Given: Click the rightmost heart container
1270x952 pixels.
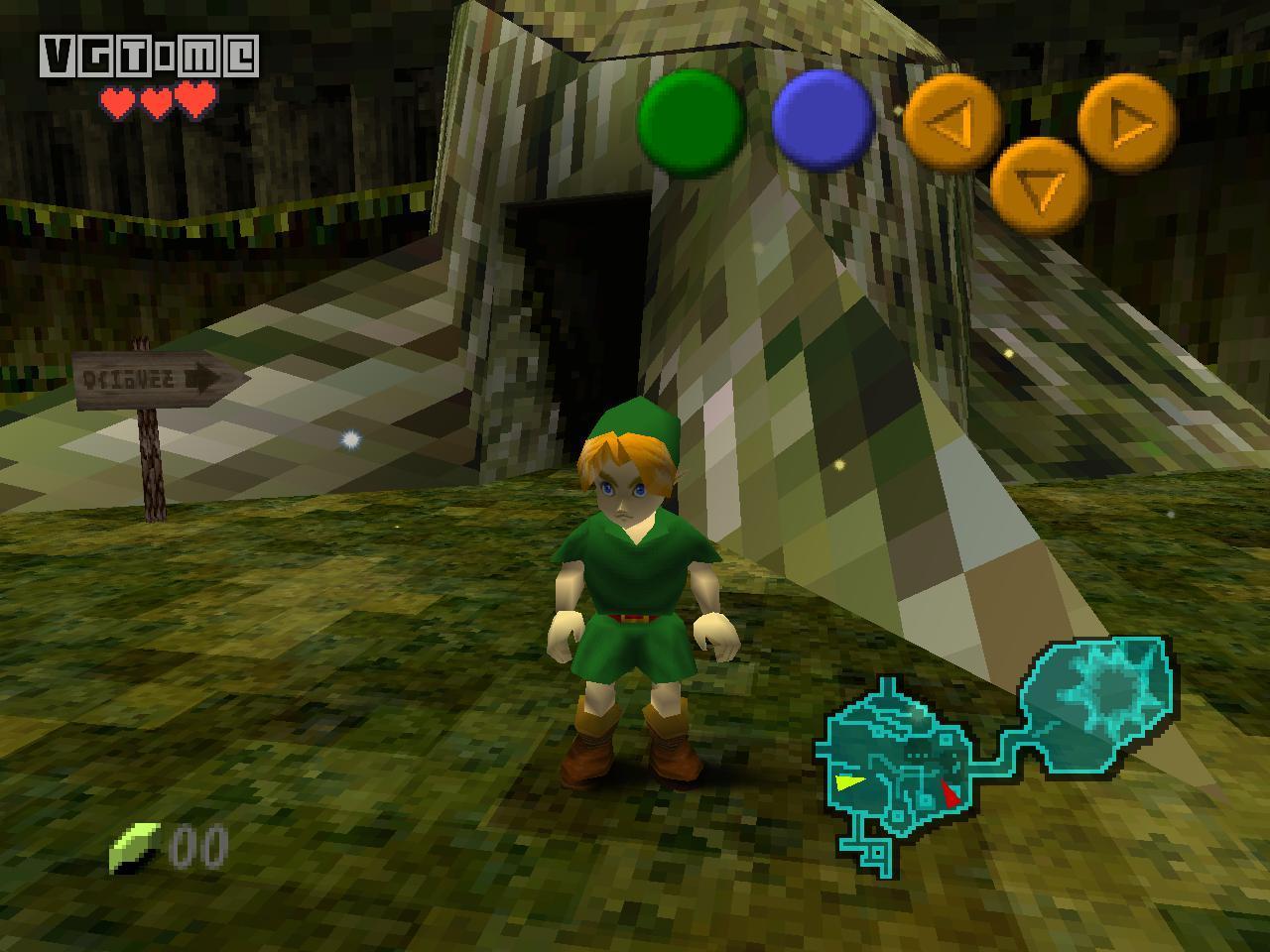Looking at the screenshot, I should tap(194, 99).
